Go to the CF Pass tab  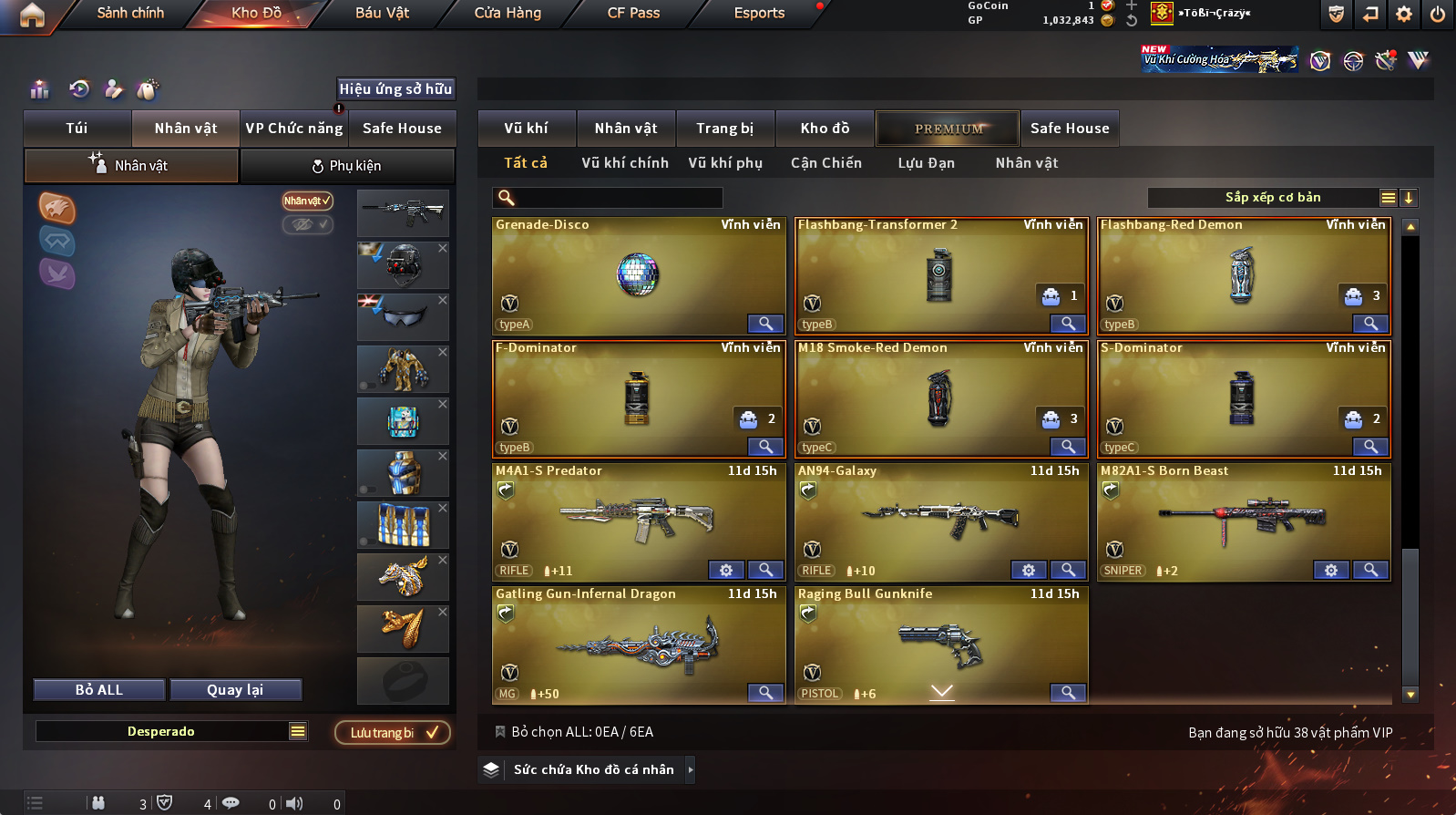(633, 13)
